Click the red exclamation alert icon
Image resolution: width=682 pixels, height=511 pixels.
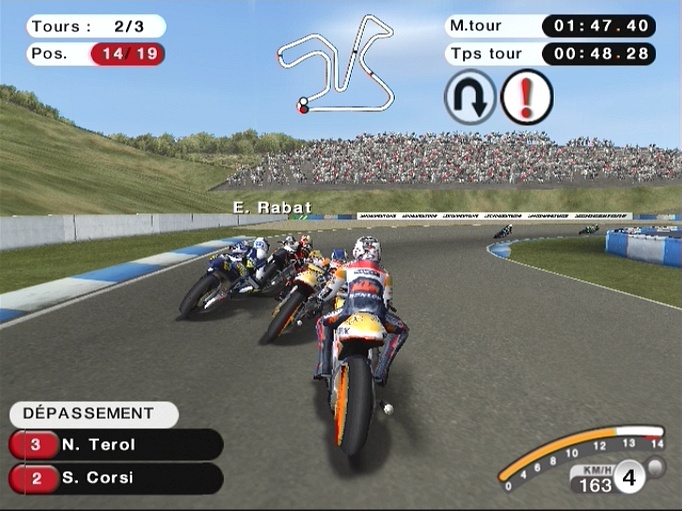[526, 99]
